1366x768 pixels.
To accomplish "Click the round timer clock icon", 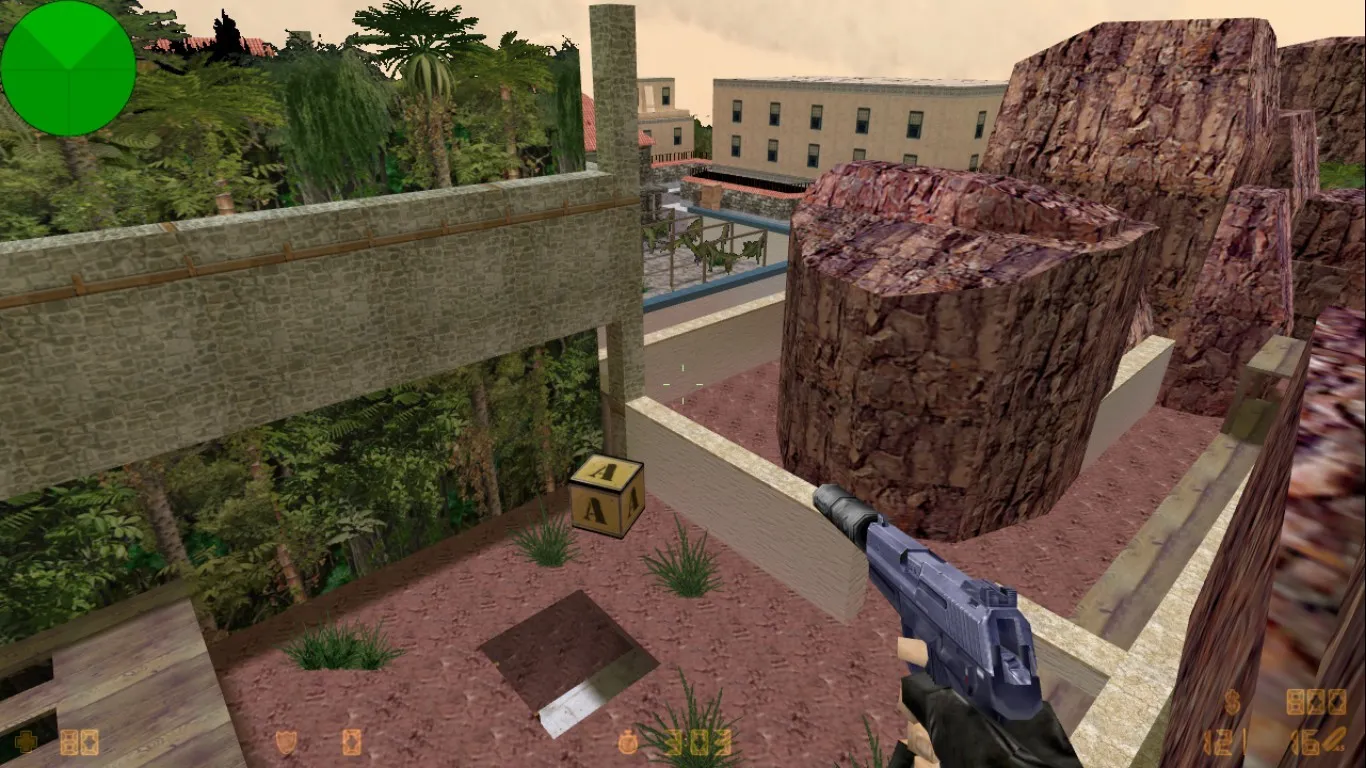I will 628,740.
